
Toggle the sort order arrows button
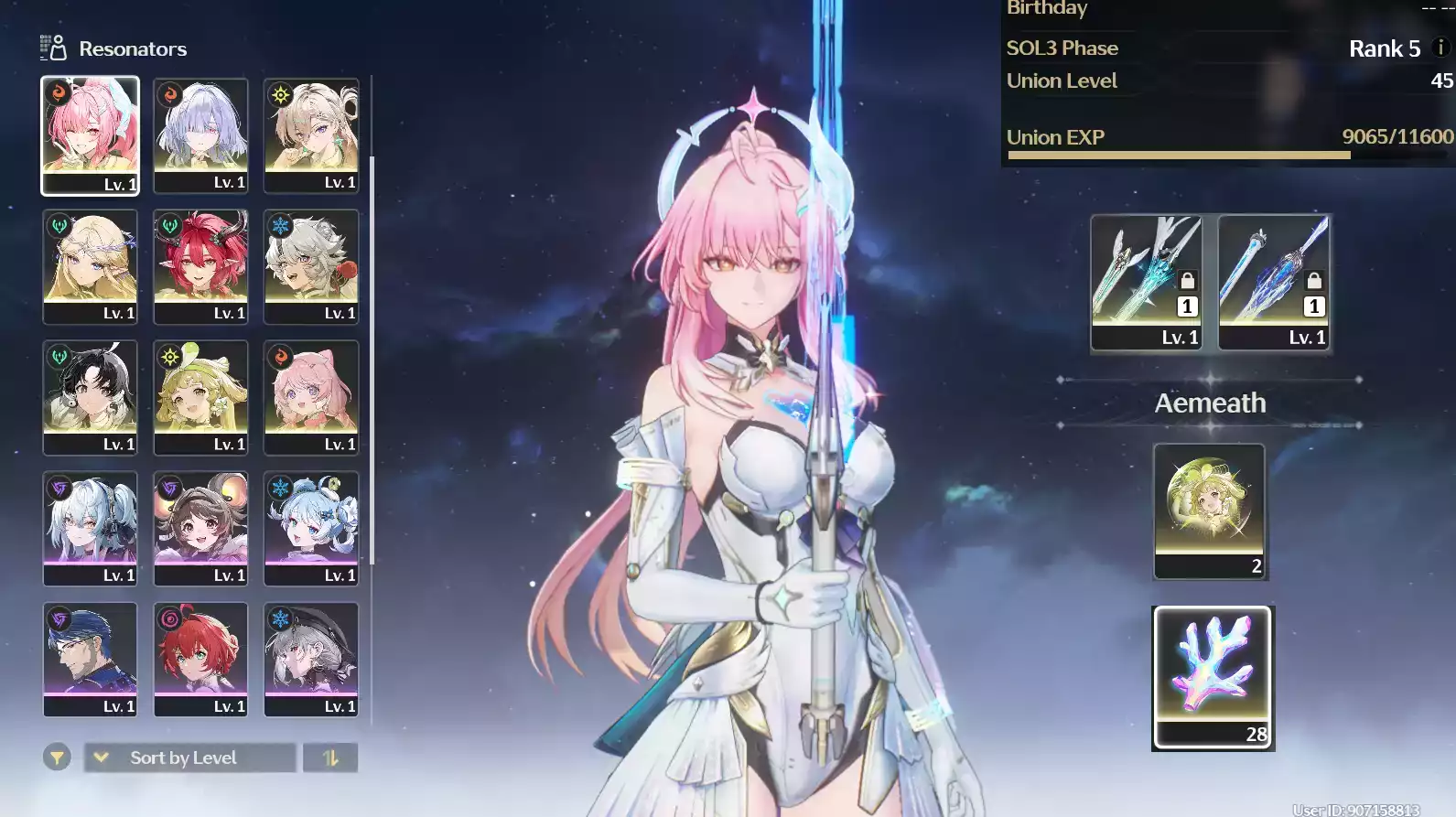(330, 758)
